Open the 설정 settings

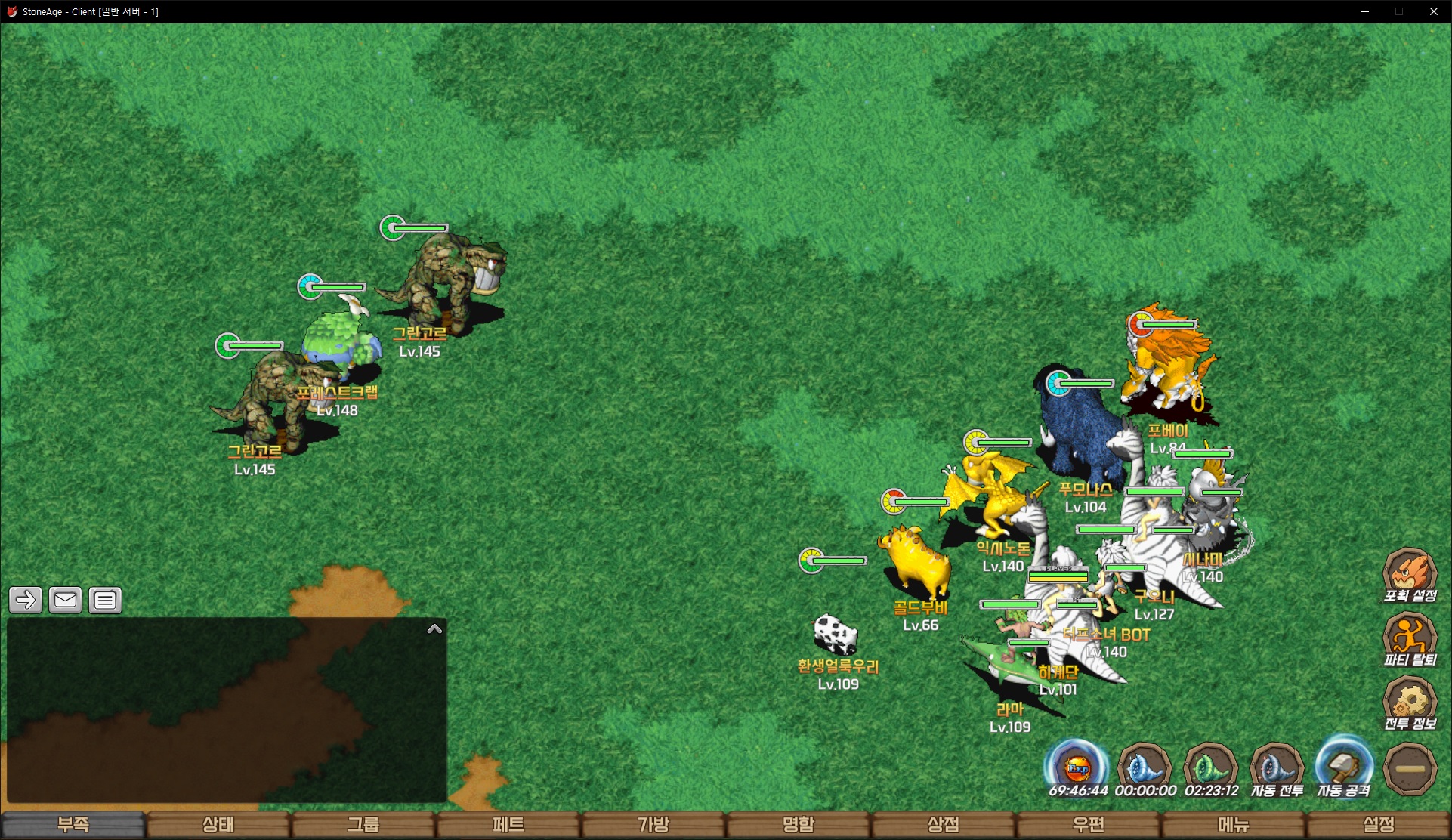pyautogui.click(x=1378, y=824)
